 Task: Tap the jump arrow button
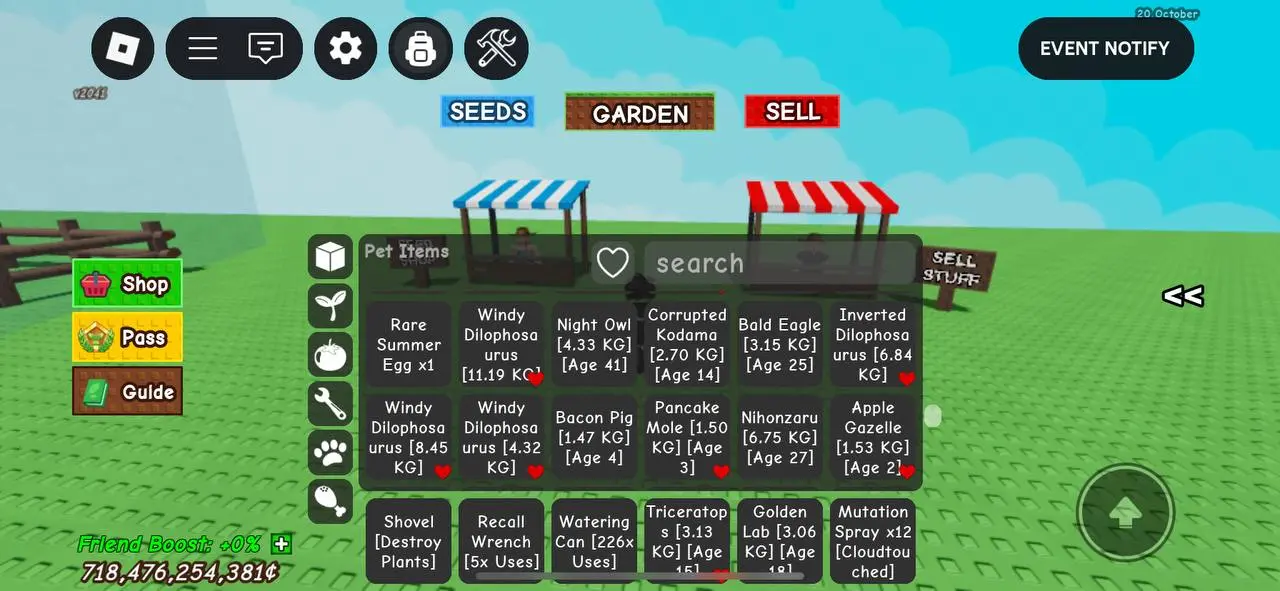click(1126, 512)
